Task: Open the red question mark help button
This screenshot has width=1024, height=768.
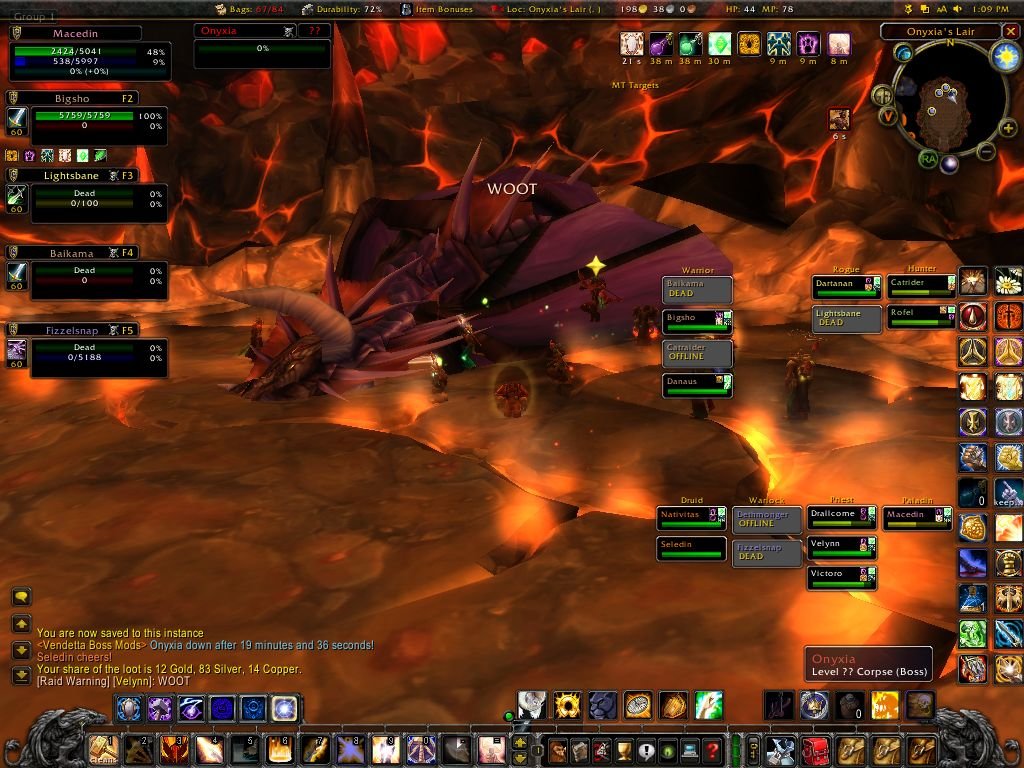Action: [711, 750]
